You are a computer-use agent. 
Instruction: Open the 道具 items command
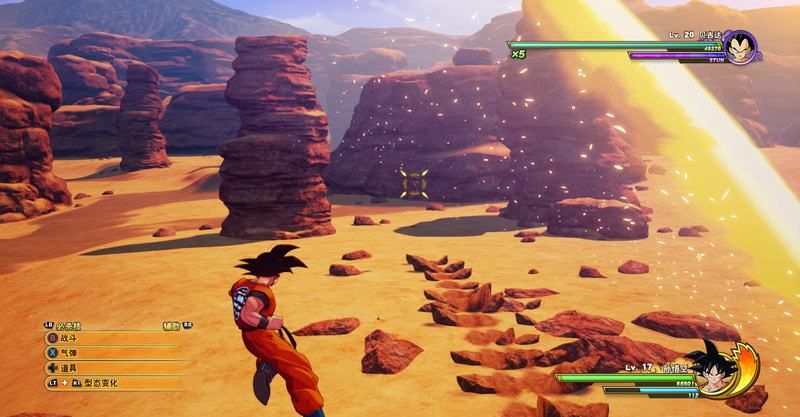[70, 367]
